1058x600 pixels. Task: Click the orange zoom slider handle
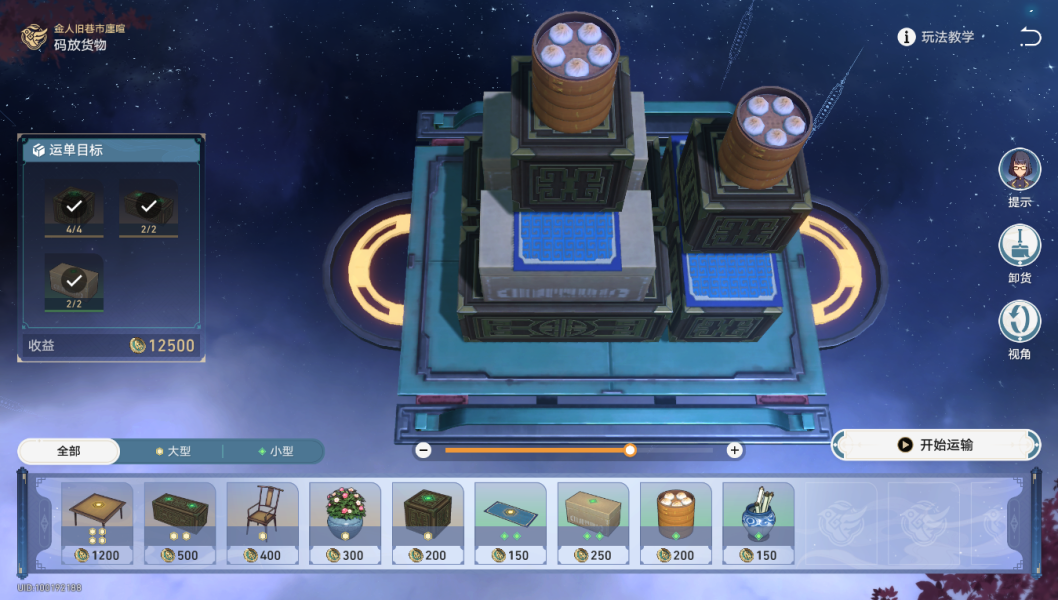[x=630, y=450]
